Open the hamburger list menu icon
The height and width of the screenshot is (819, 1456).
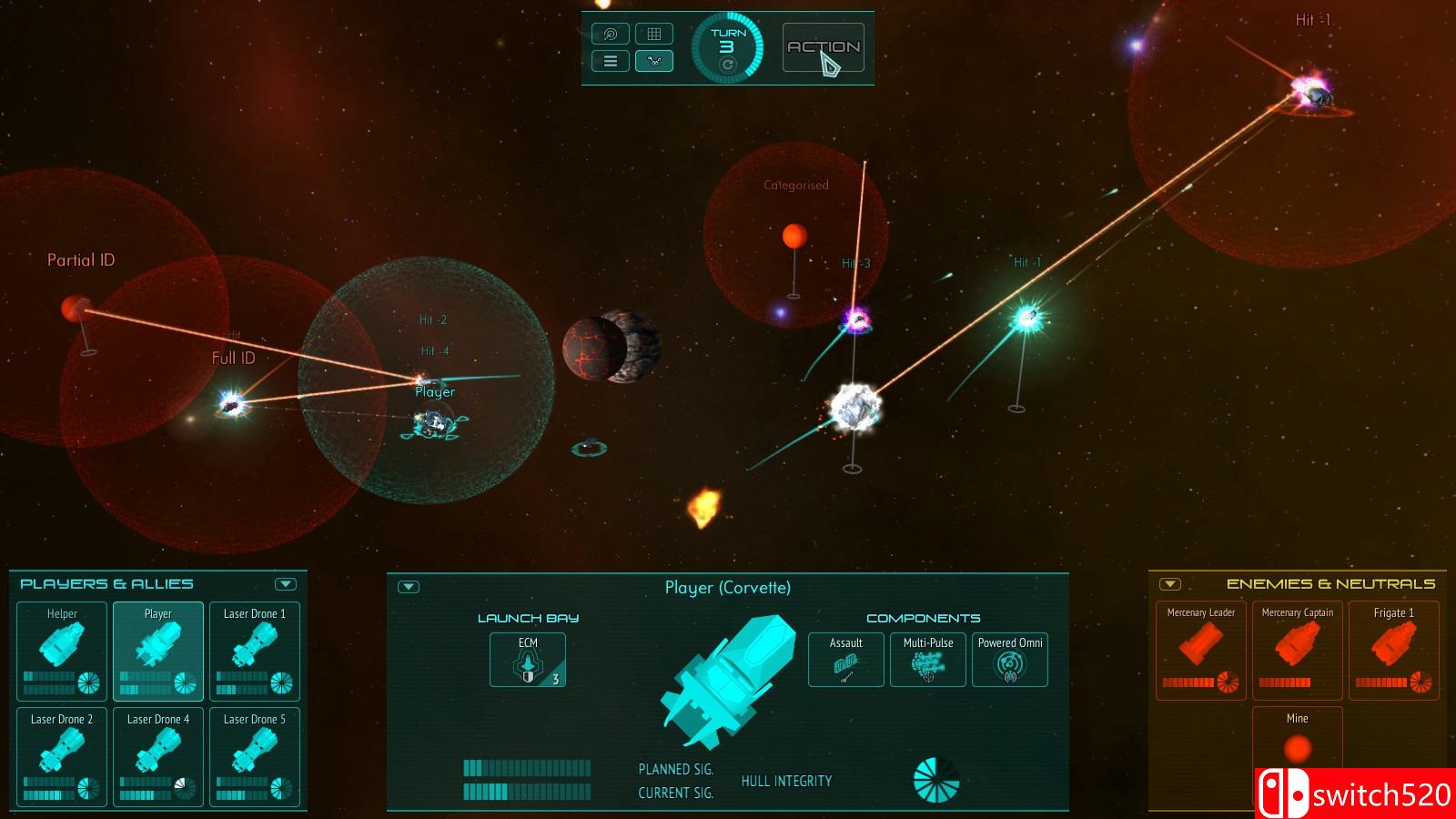[611, 61]
